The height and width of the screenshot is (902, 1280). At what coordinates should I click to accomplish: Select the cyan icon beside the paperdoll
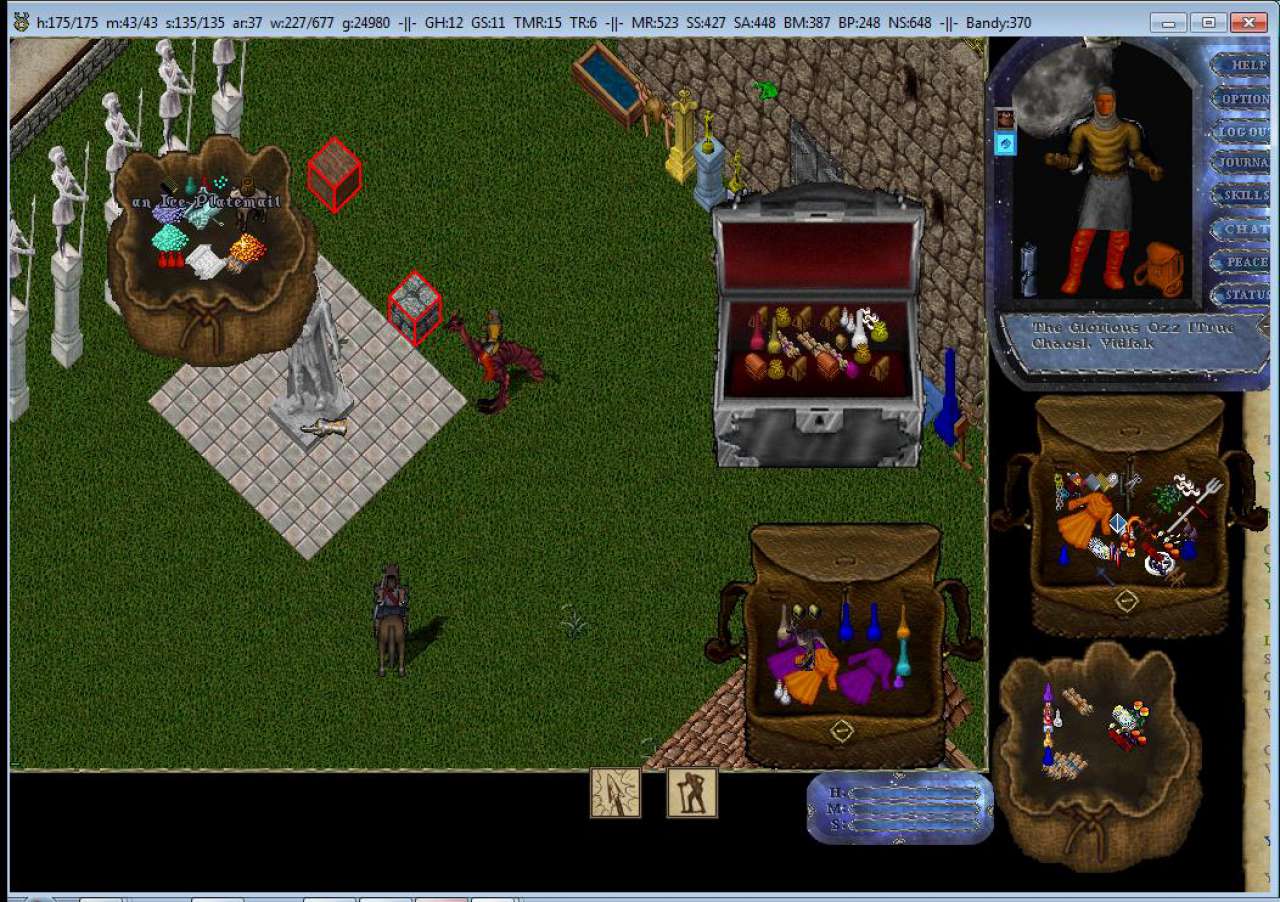(x=1006, y=144)
